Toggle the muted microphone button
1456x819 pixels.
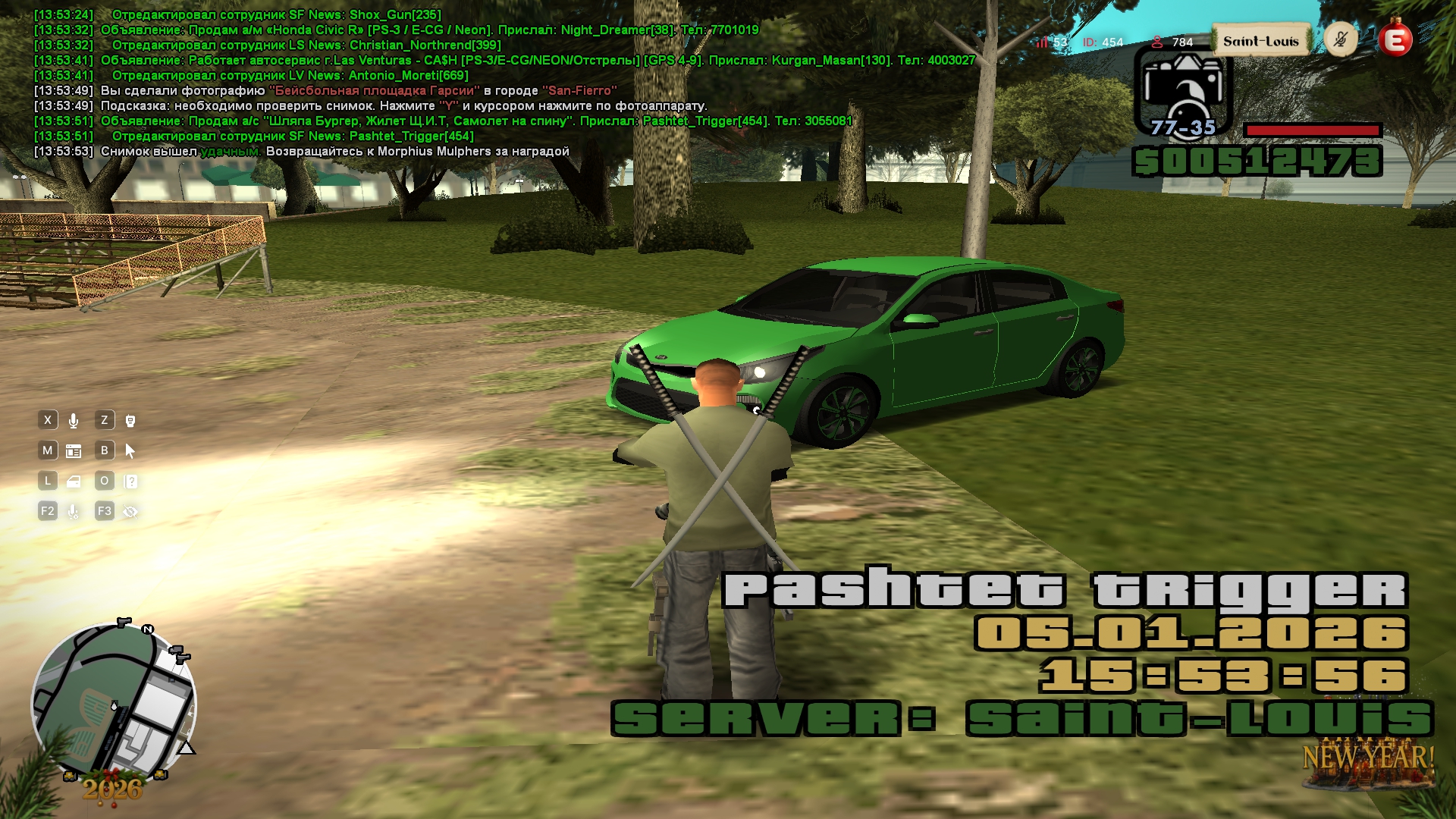[x=1340, y=39]
